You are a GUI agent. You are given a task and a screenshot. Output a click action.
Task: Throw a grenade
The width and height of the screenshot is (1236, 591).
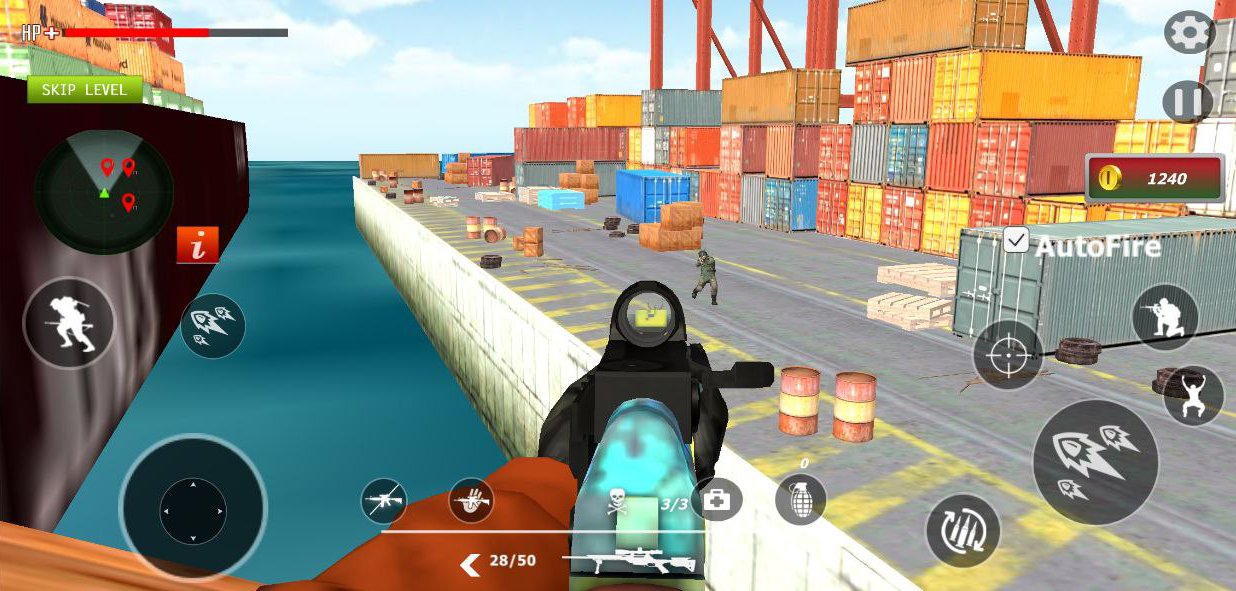tap(801, 499)
